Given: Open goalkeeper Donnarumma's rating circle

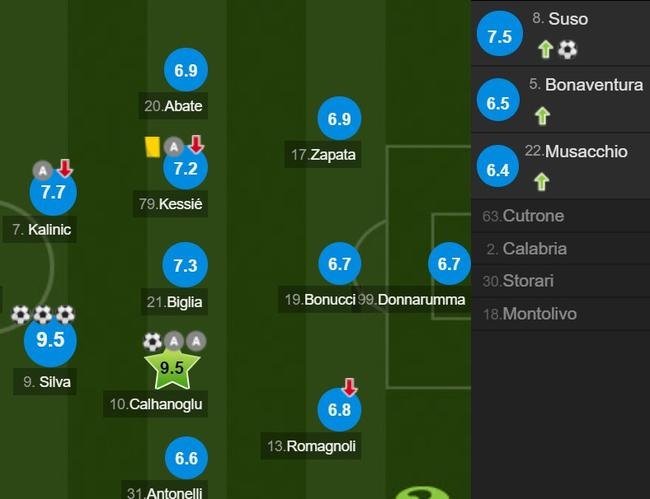Looking at the screenshot, I should pos(449,264).
